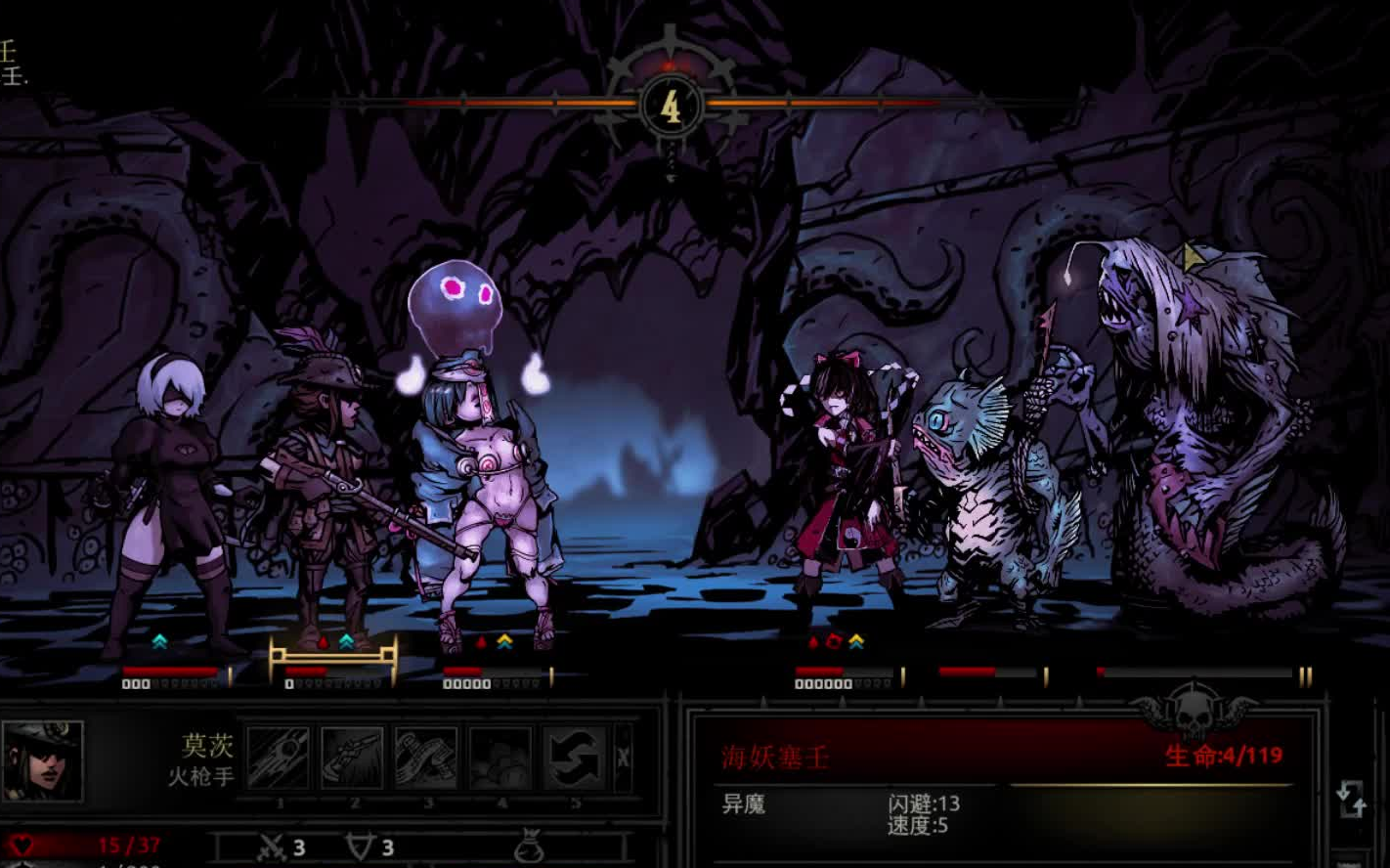Select the swap position arrows skill
1390x868 pixels.
575,758
